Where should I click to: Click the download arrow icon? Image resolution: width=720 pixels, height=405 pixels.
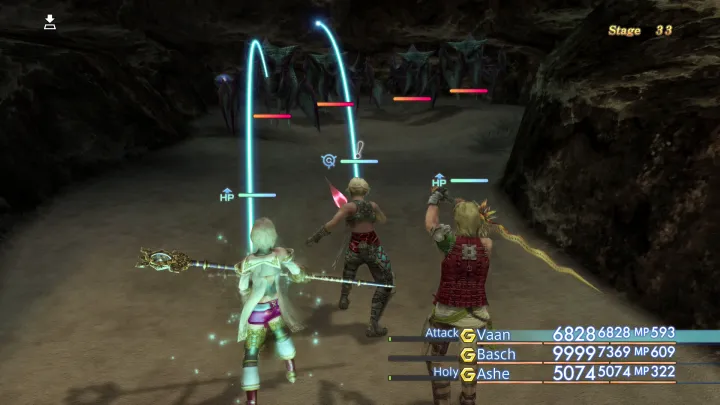coord(50,21)
